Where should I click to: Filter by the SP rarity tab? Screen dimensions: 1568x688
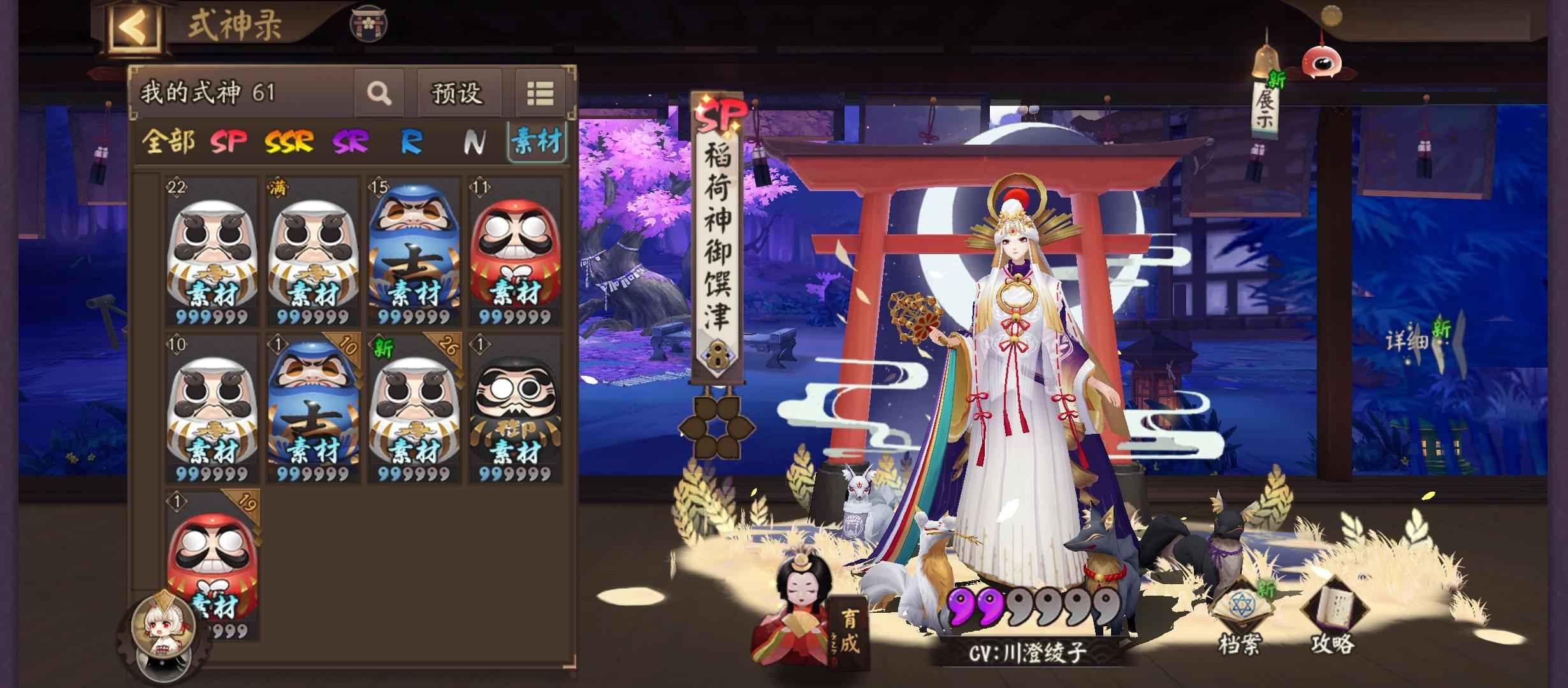(228, 141)
